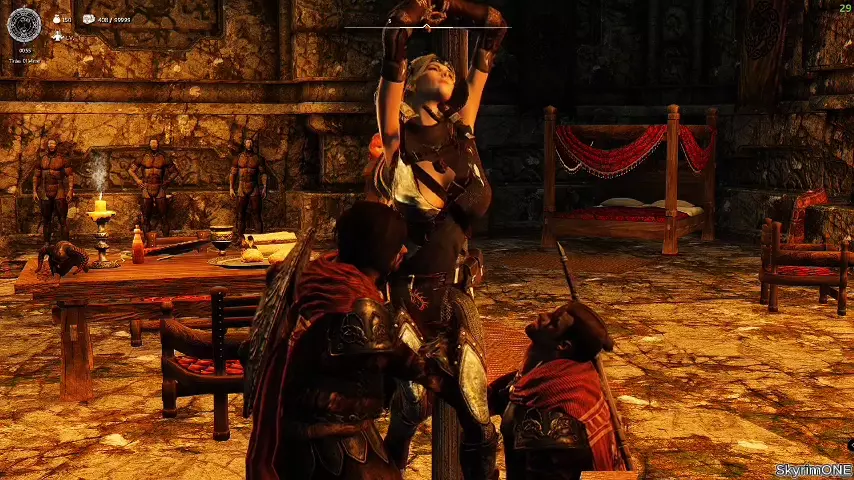Viewport: 854px width, 480px height.
Task: Click the carry weight icon
Action: click(88, 19)
